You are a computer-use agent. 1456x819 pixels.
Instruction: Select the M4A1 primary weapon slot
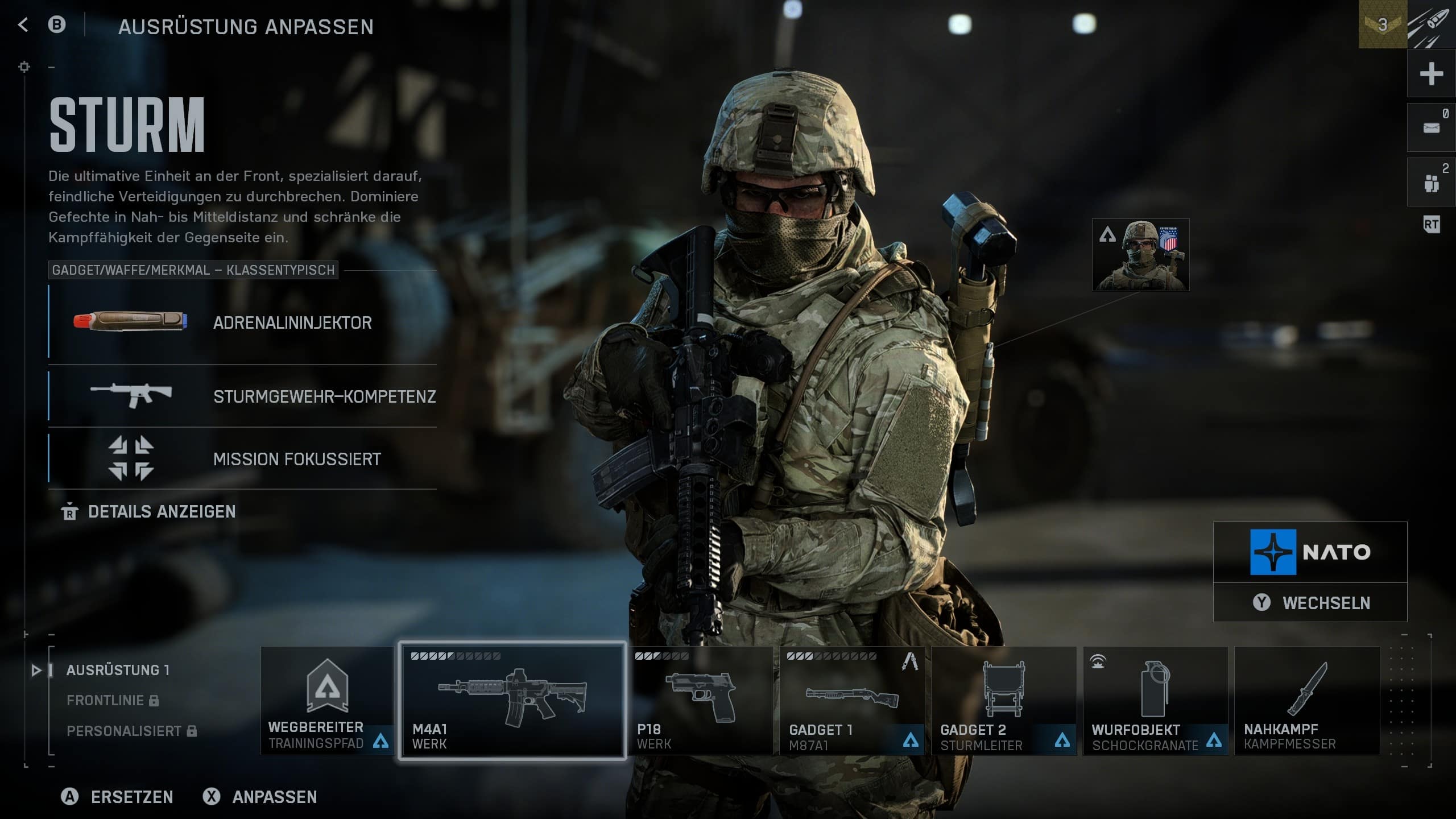pyautogui.click(x=511, y=701)
